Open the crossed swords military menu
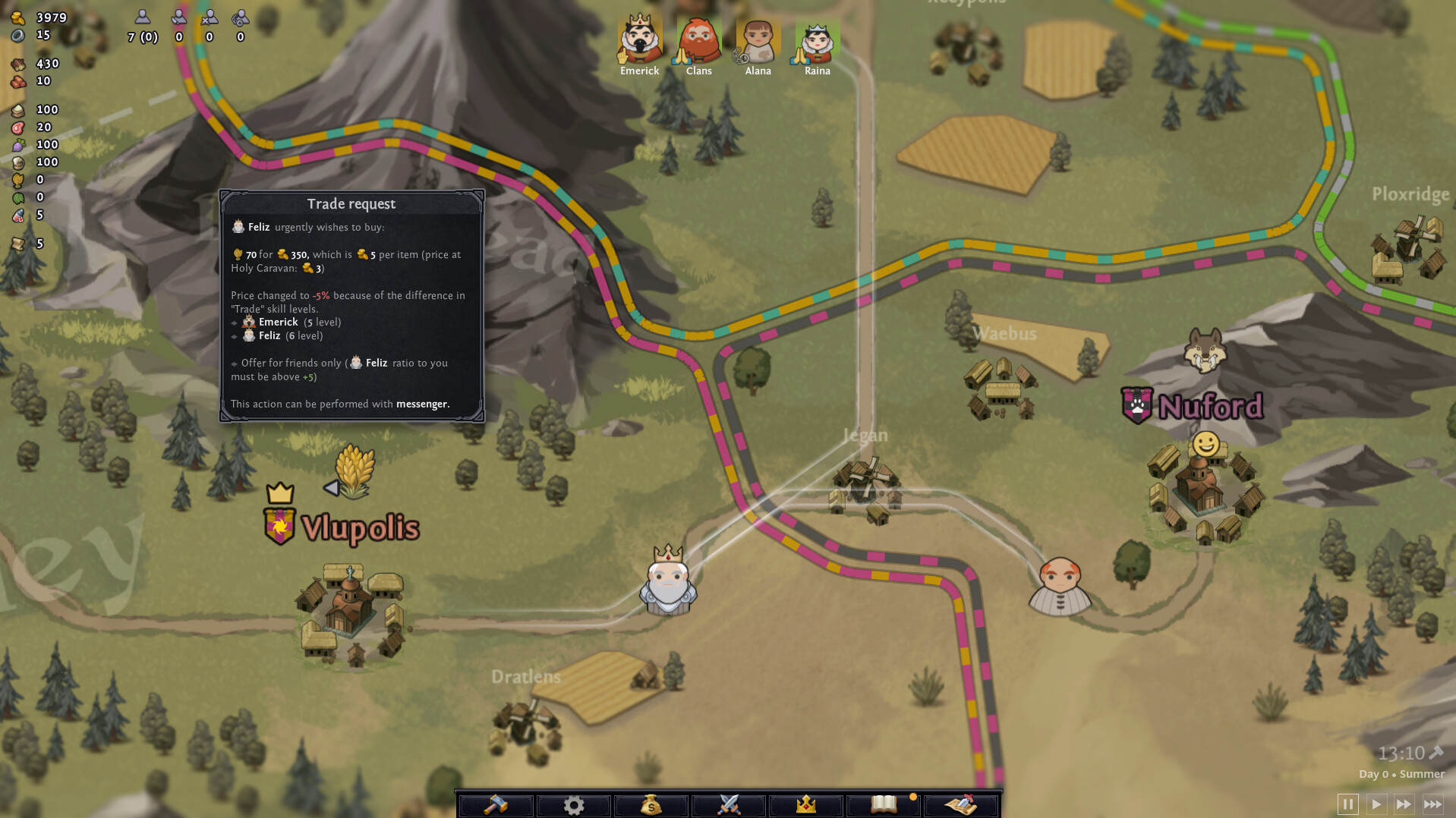Viewport: 1456px width, 818px height. (x=727, y=805)
